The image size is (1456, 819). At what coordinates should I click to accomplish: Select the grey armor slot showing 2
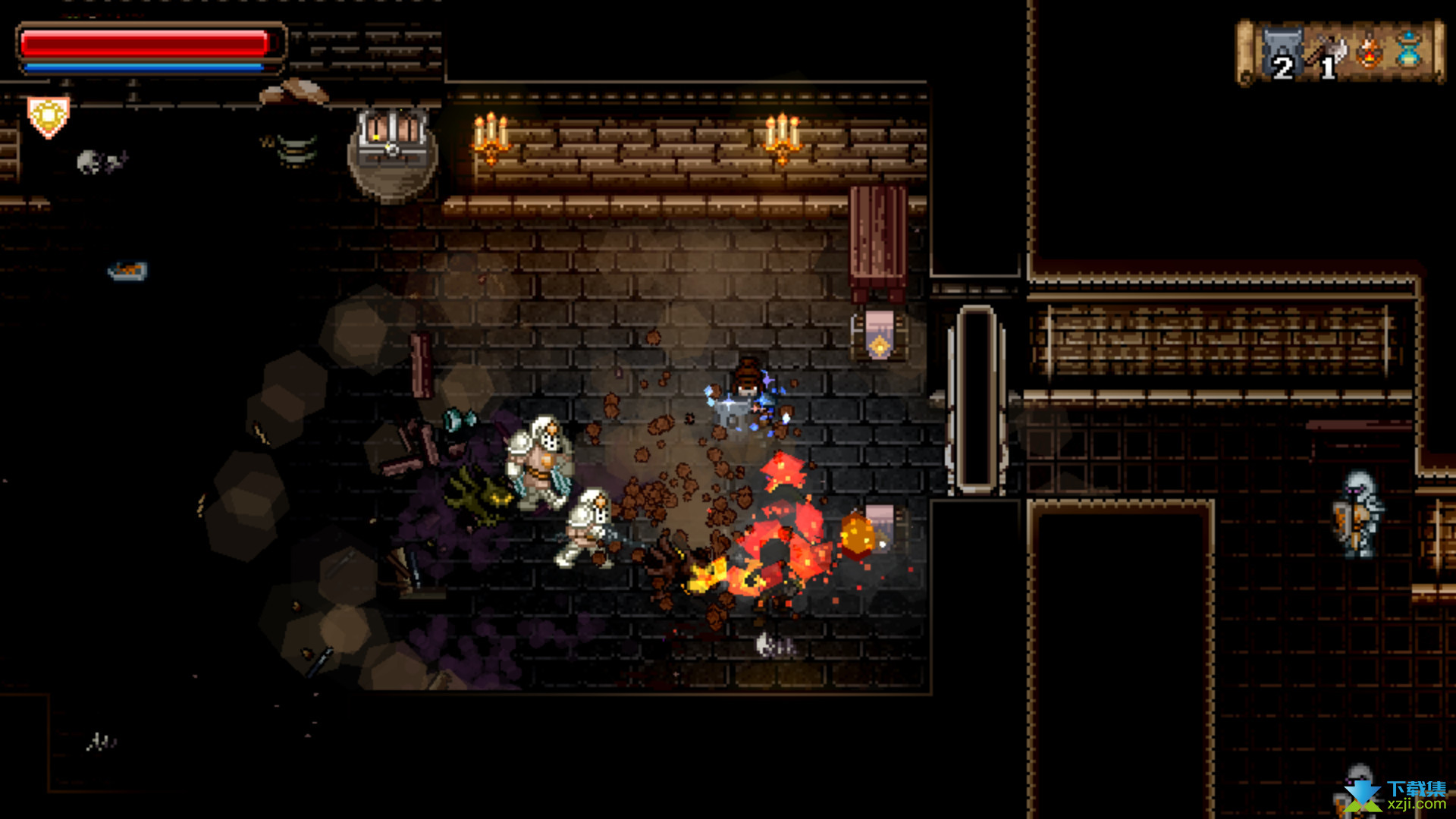(x=1282, y=53)
